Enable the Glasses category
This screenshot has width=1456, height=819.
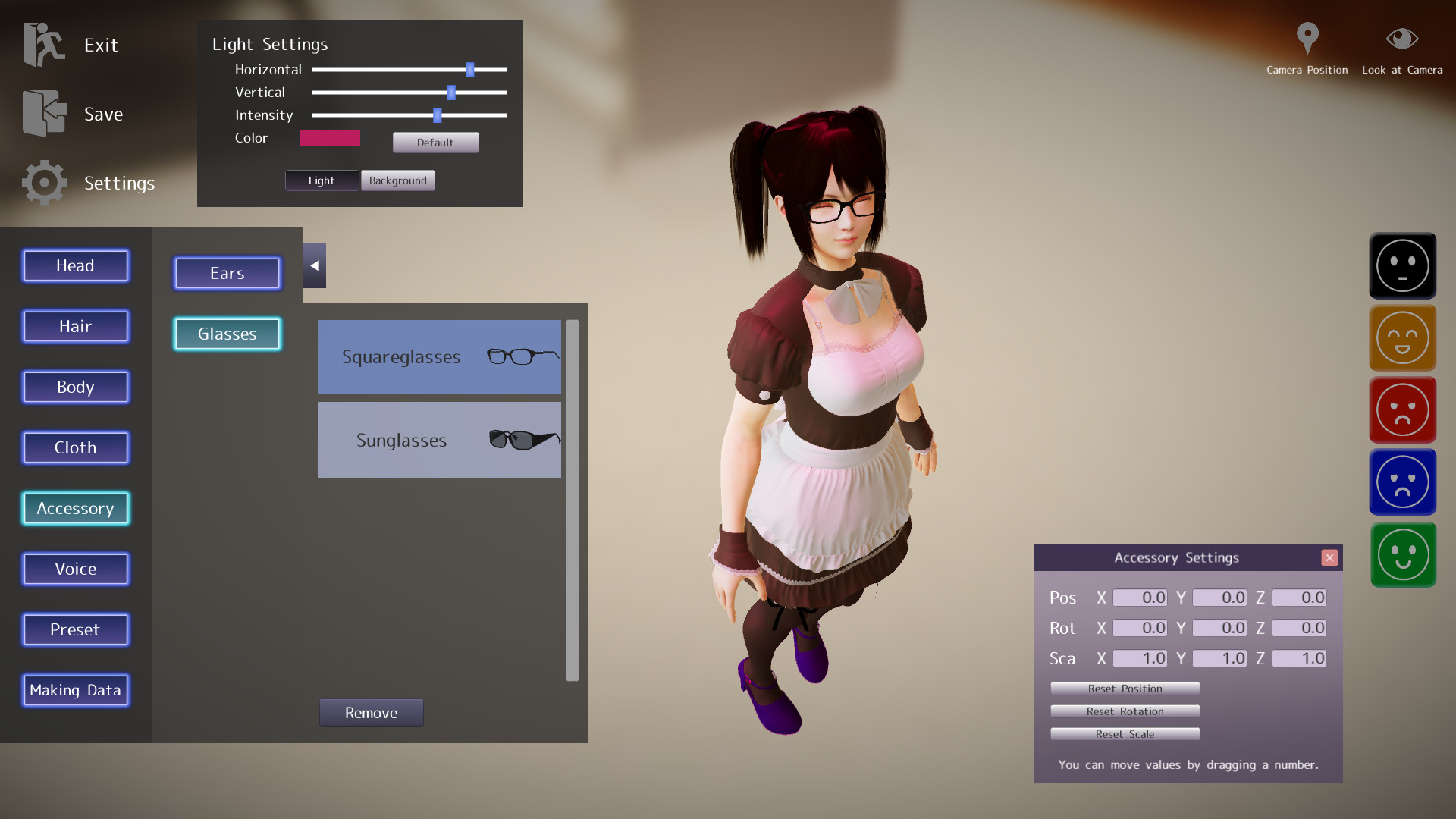[x=227, y=334]
